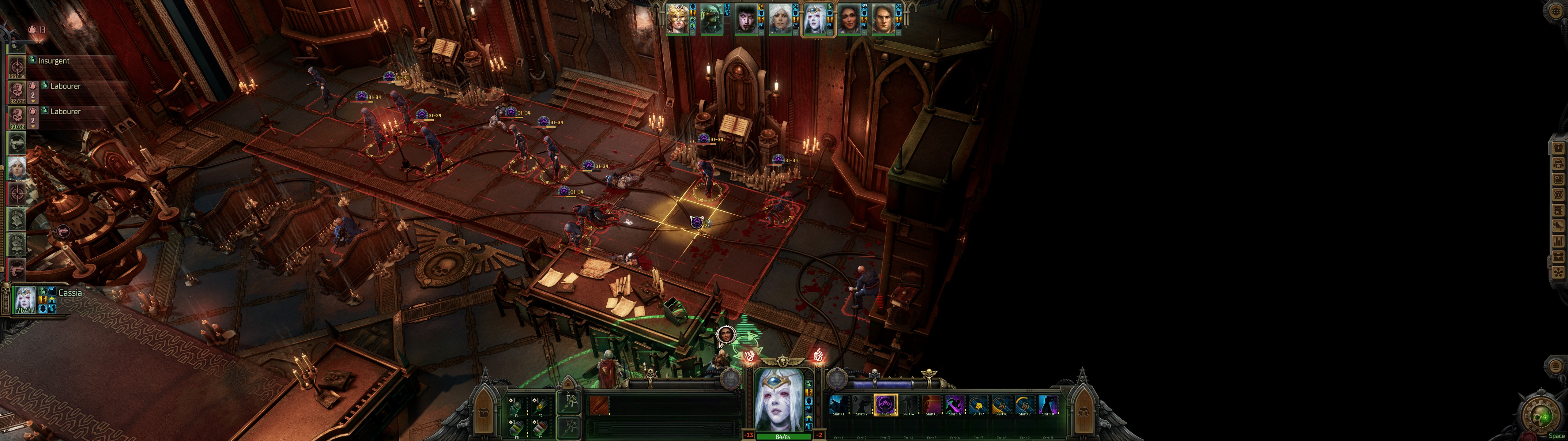
Task: Use the F4 red-striped canister consumable
Action: [x=540, y=428]
